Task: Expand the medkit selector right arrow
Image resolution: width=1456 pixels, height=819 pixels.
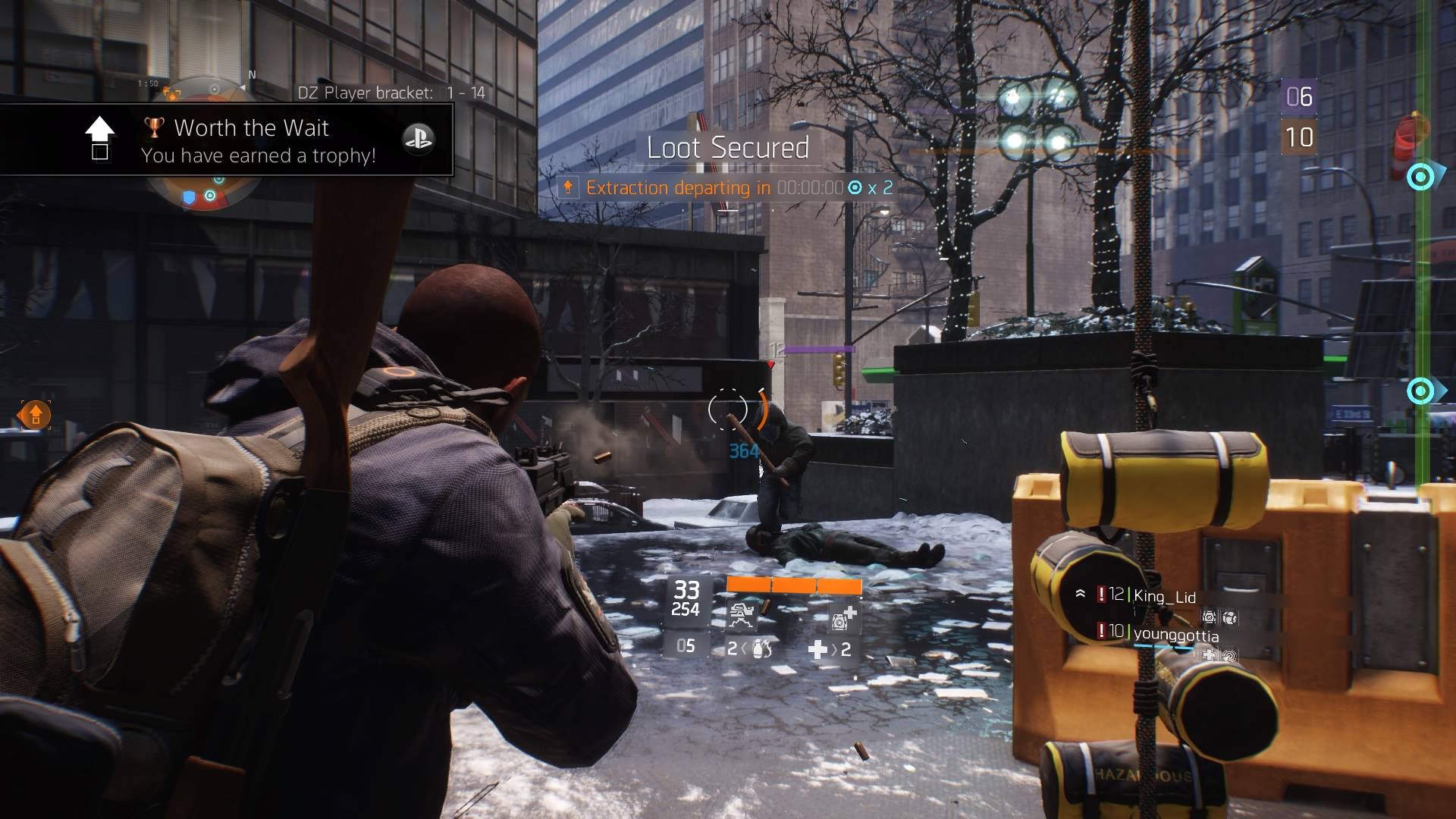Action: click(x=834, y=648)
